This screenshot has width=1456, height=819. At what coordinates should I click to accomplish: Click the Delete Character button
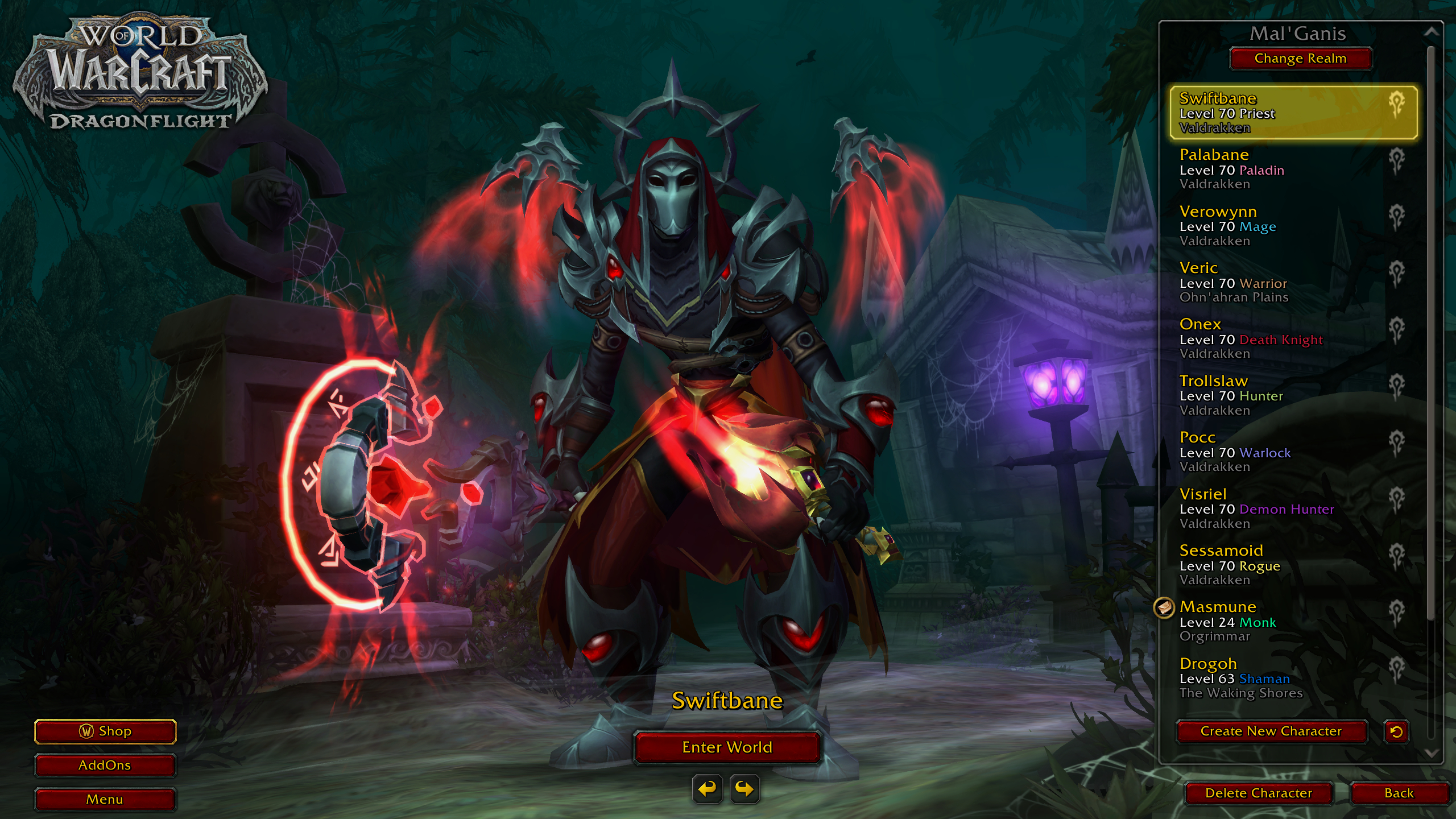tap(1258, 793)
